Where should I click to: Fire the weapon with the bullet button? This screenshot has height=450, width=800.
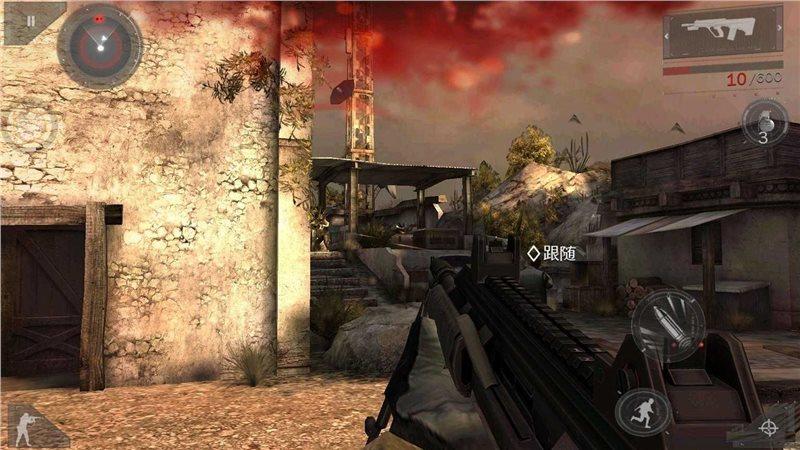click(668, 325)
